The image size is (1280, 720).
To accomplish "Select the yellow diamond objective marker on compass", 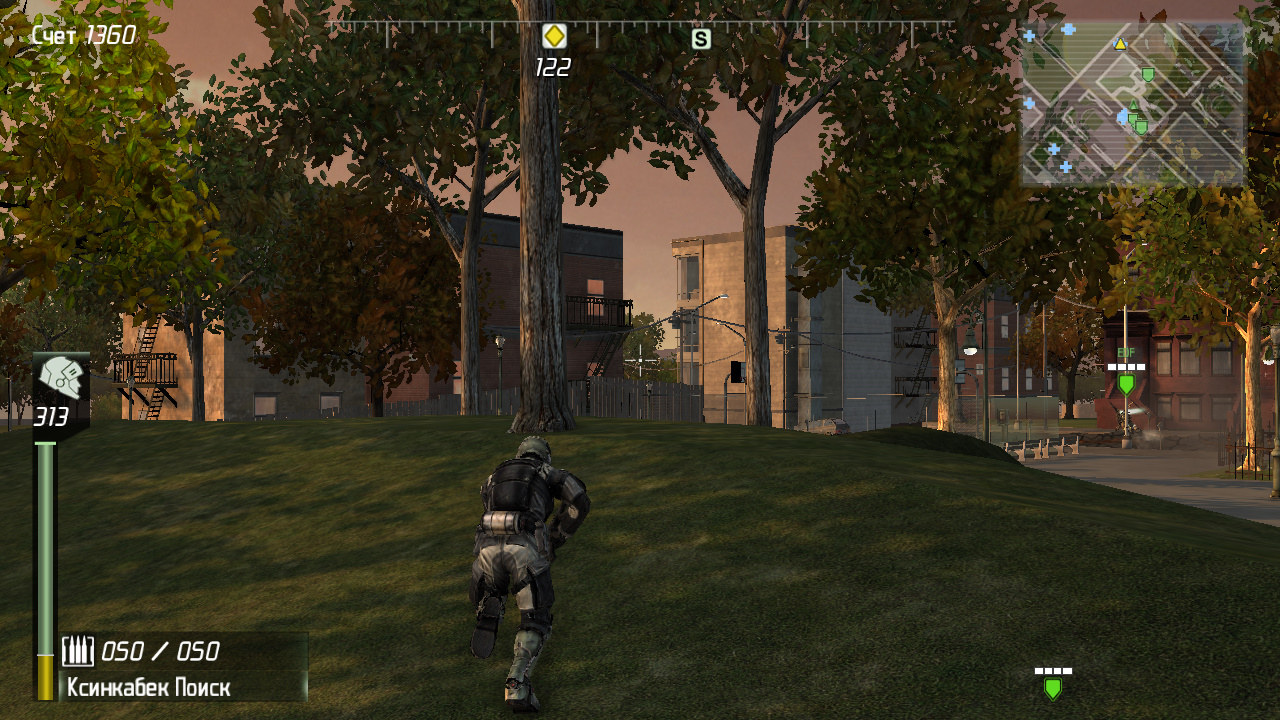I will click(554, 37).
